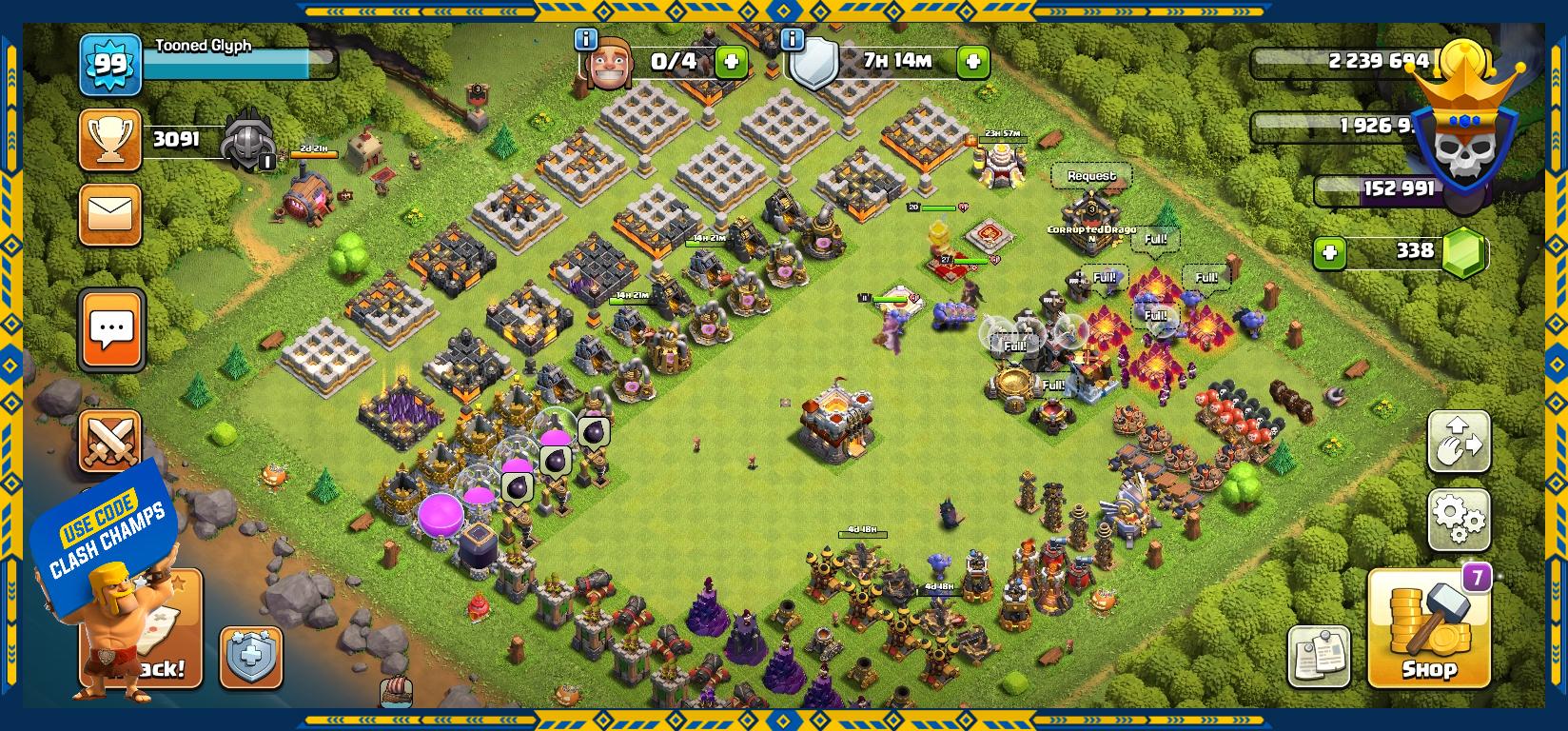Open the village layout editor button
Viewport: 1568px width, 731px height.
click(x=1458, y=442)
